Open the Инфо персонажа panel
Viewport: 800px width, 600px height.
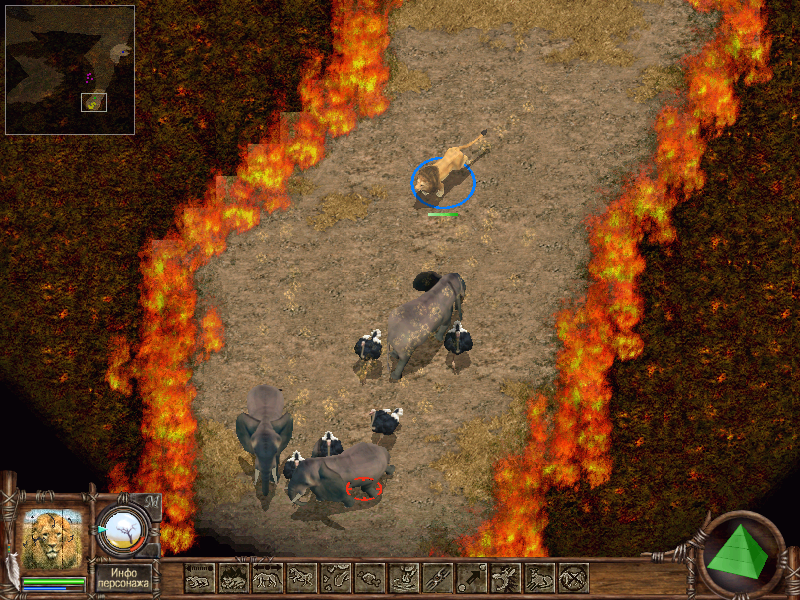(124, 578)
